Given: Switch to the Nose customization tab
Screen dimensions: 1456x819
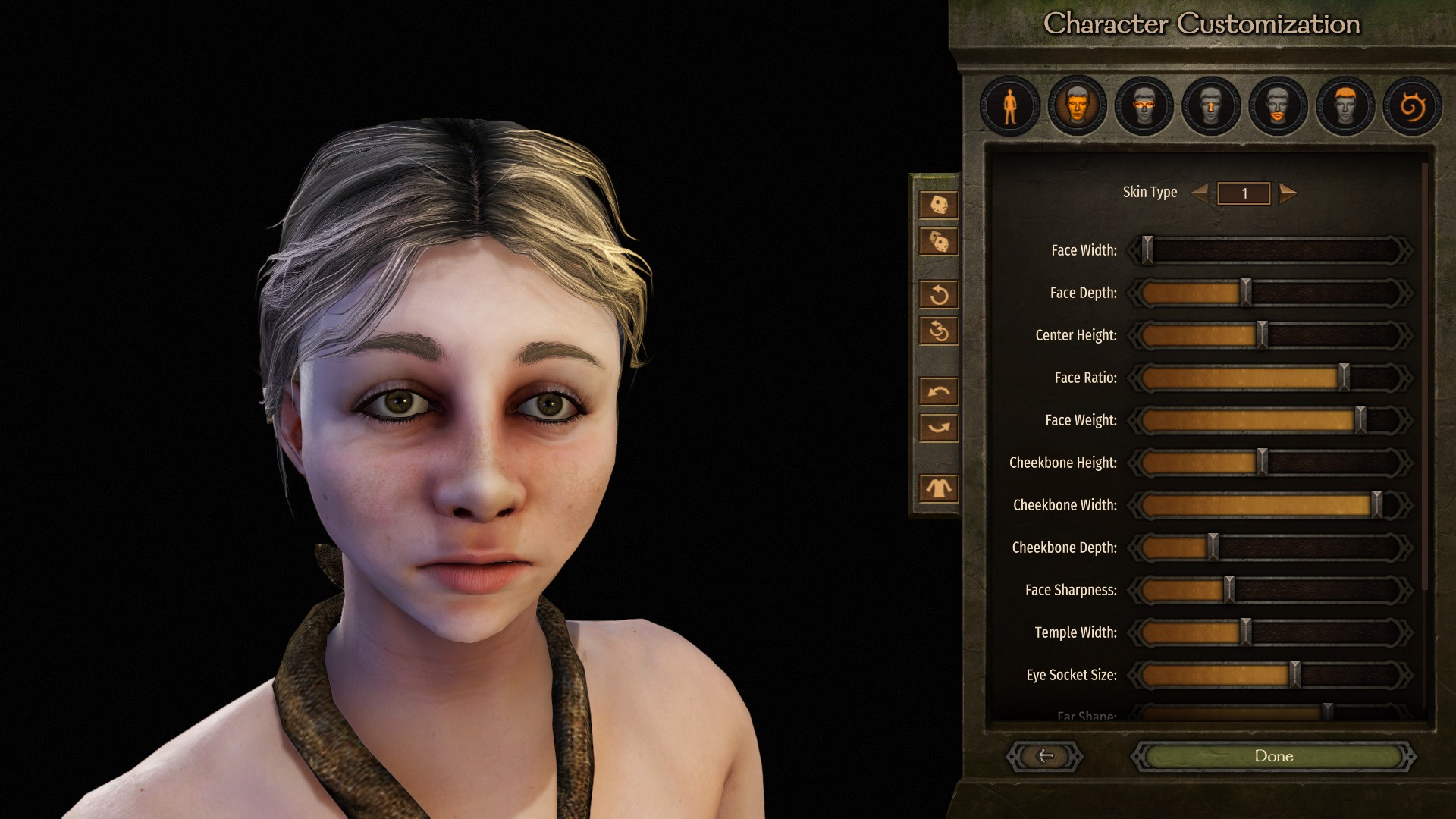Looking at the screenshot, I should [1210, 106].
